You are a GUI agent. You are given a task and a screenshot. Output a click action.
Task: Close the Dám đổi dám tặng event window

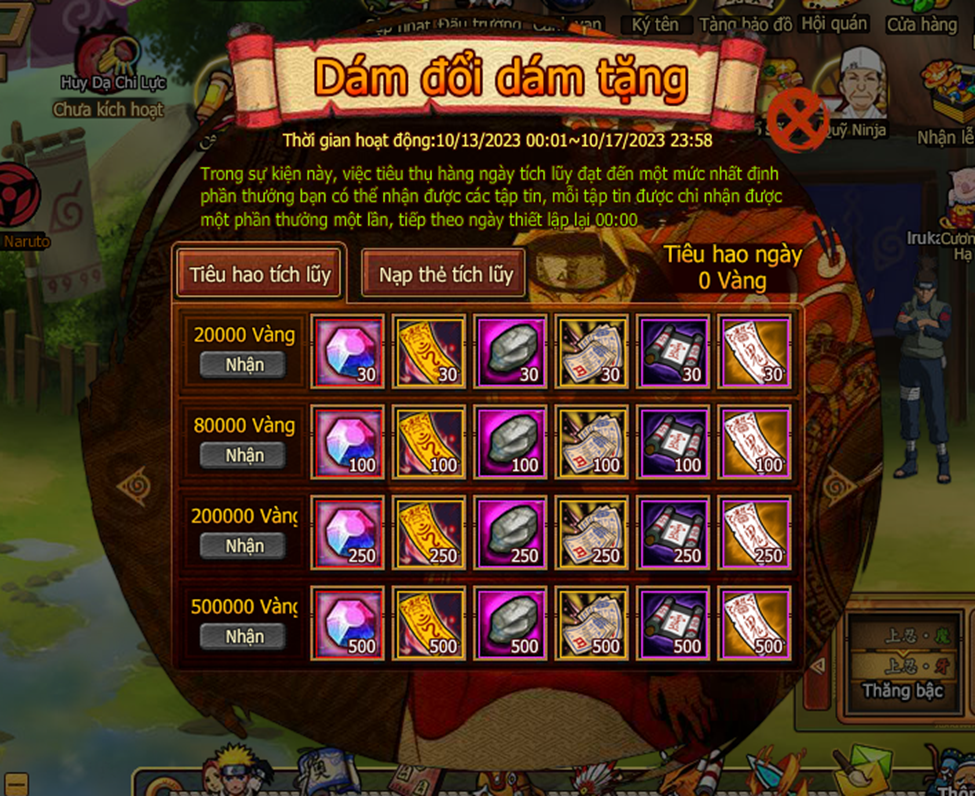[796, 121]
